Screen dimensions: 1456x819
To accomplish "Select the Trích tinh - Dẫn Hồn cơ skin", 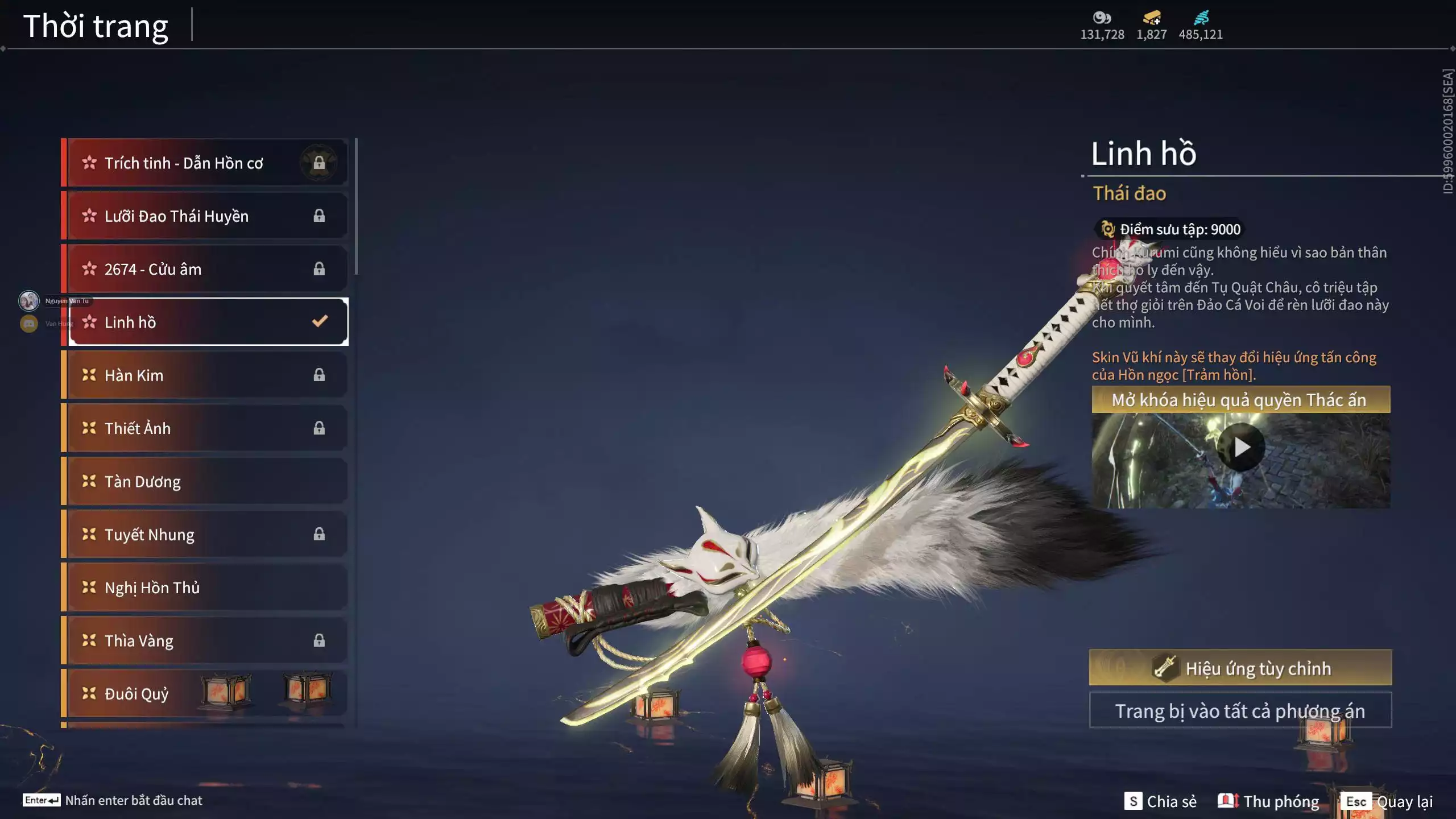I will pos(205,163).
